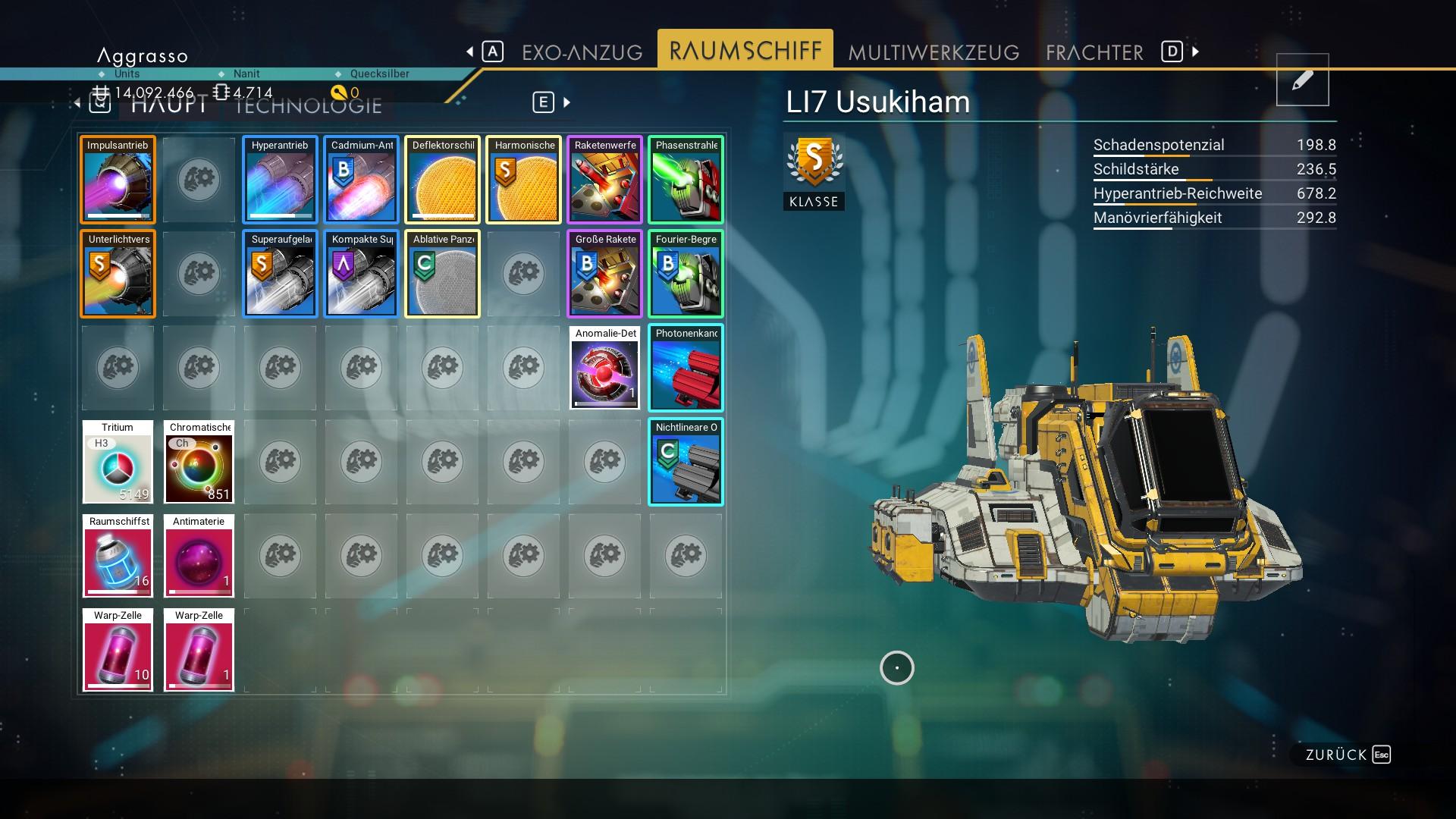
Task: Select the Cadmium-Antrieb B-class upgrade
Action: pyautogui.click(x=361, y=180)
